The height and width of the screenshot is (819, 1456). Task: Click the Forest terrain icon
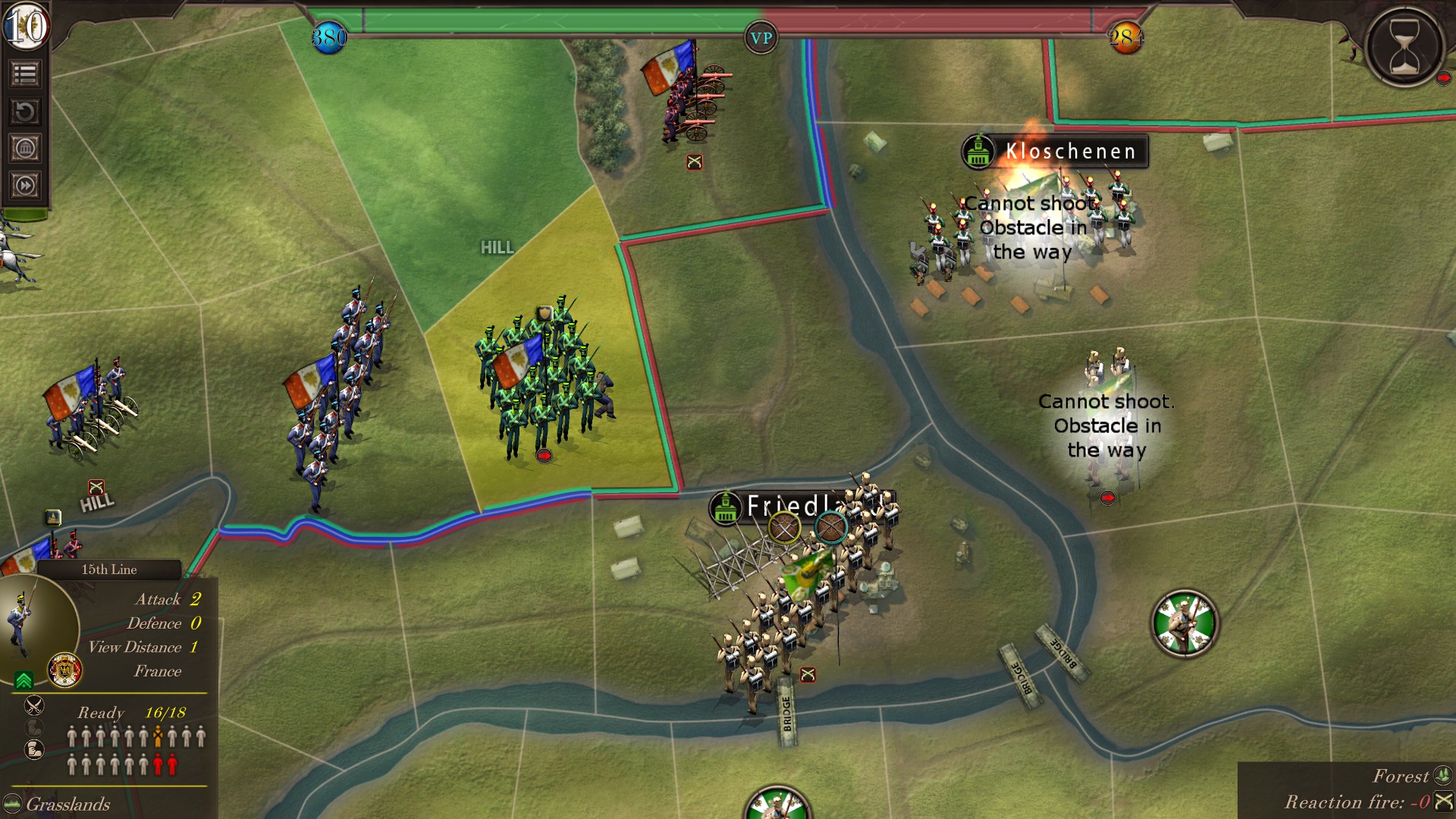pyautogui.click(x=1442, y=776)
